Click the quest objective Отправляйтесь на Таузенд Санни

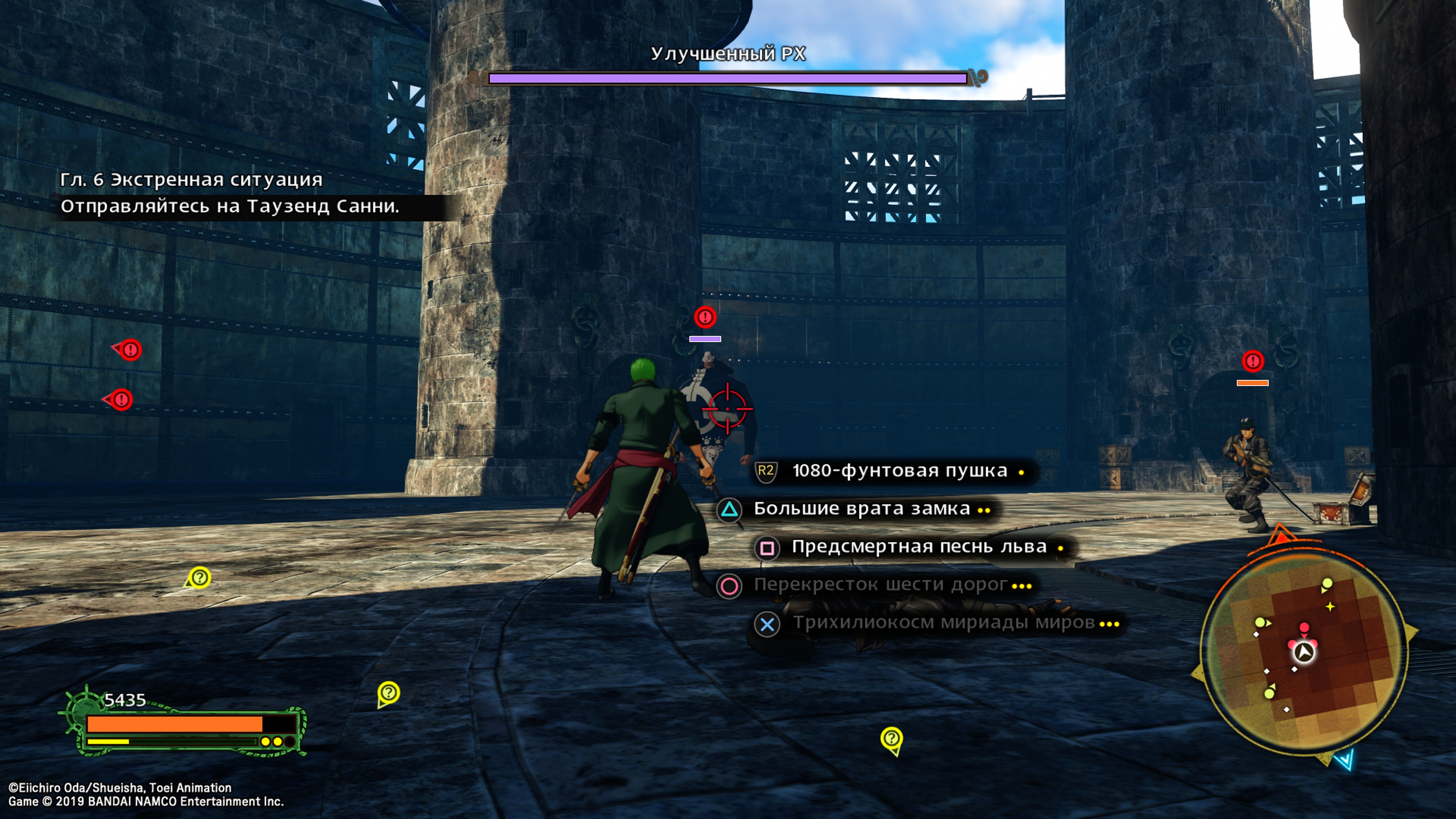(x=230, y=206)
